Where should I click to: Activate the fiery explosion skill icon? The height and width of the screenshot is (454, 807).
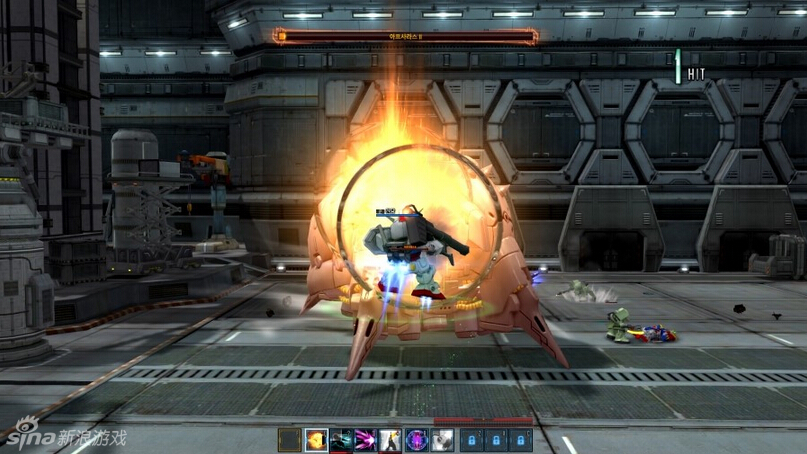coord(316,440)
